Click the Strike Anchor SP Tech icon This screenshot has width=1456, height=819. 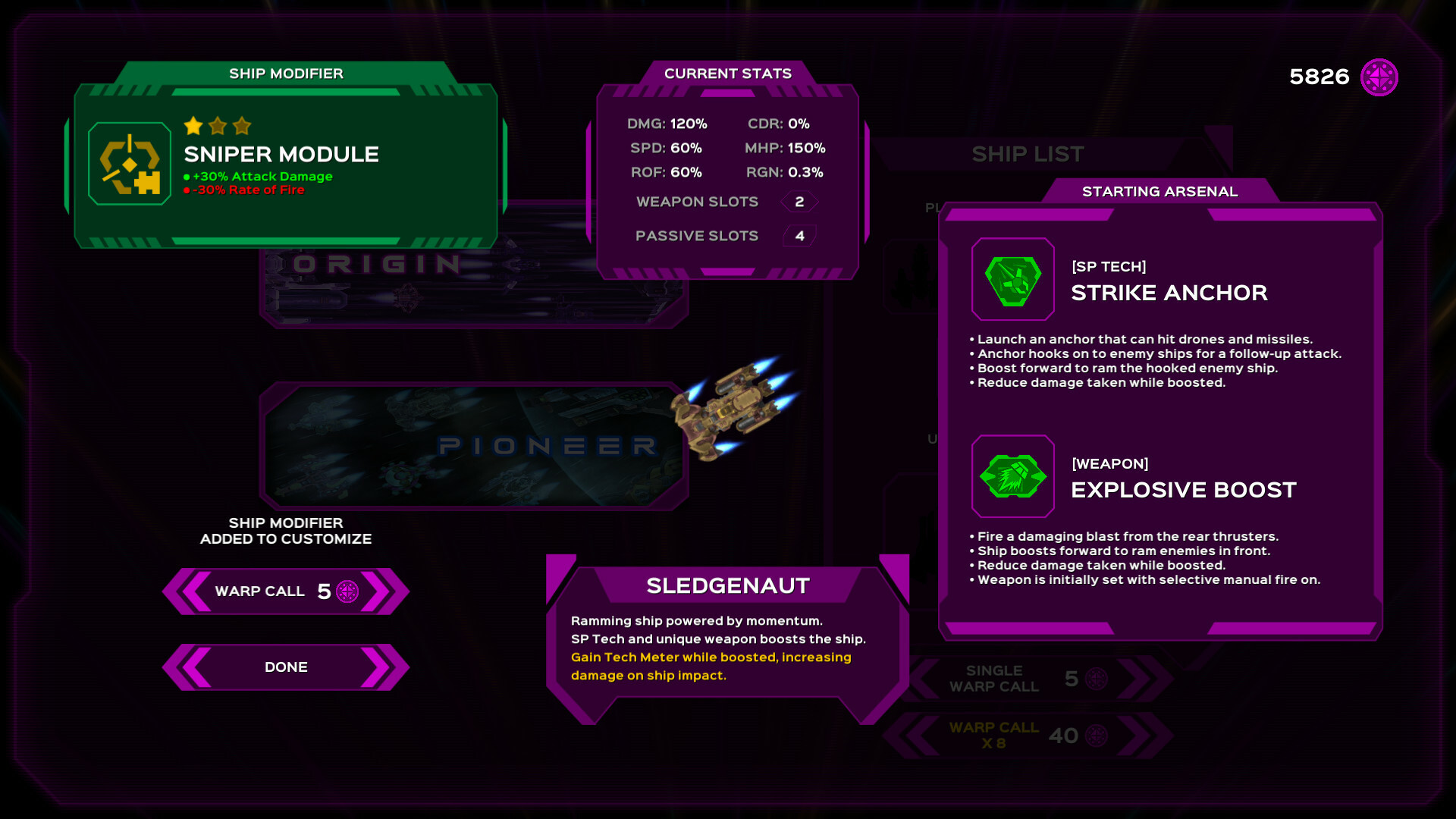[x=1013, y=280]
